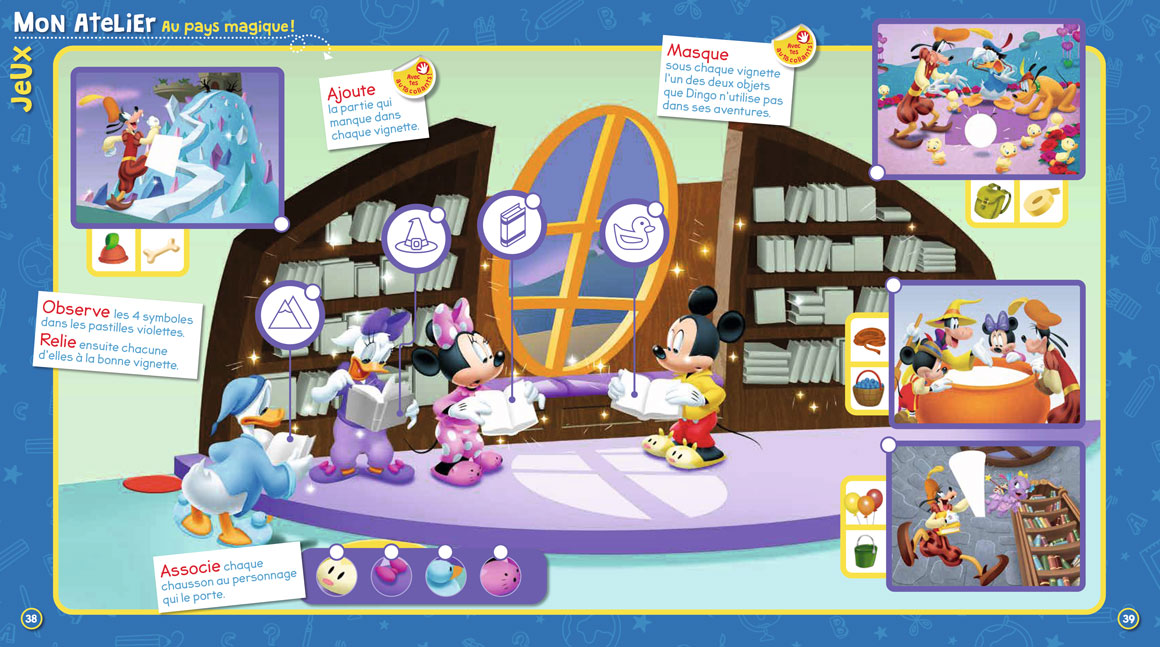The width and height of the screenshot is (1160, 647).
Task: Select the dragon and bookshelf vignette
Action: [986, 516]
